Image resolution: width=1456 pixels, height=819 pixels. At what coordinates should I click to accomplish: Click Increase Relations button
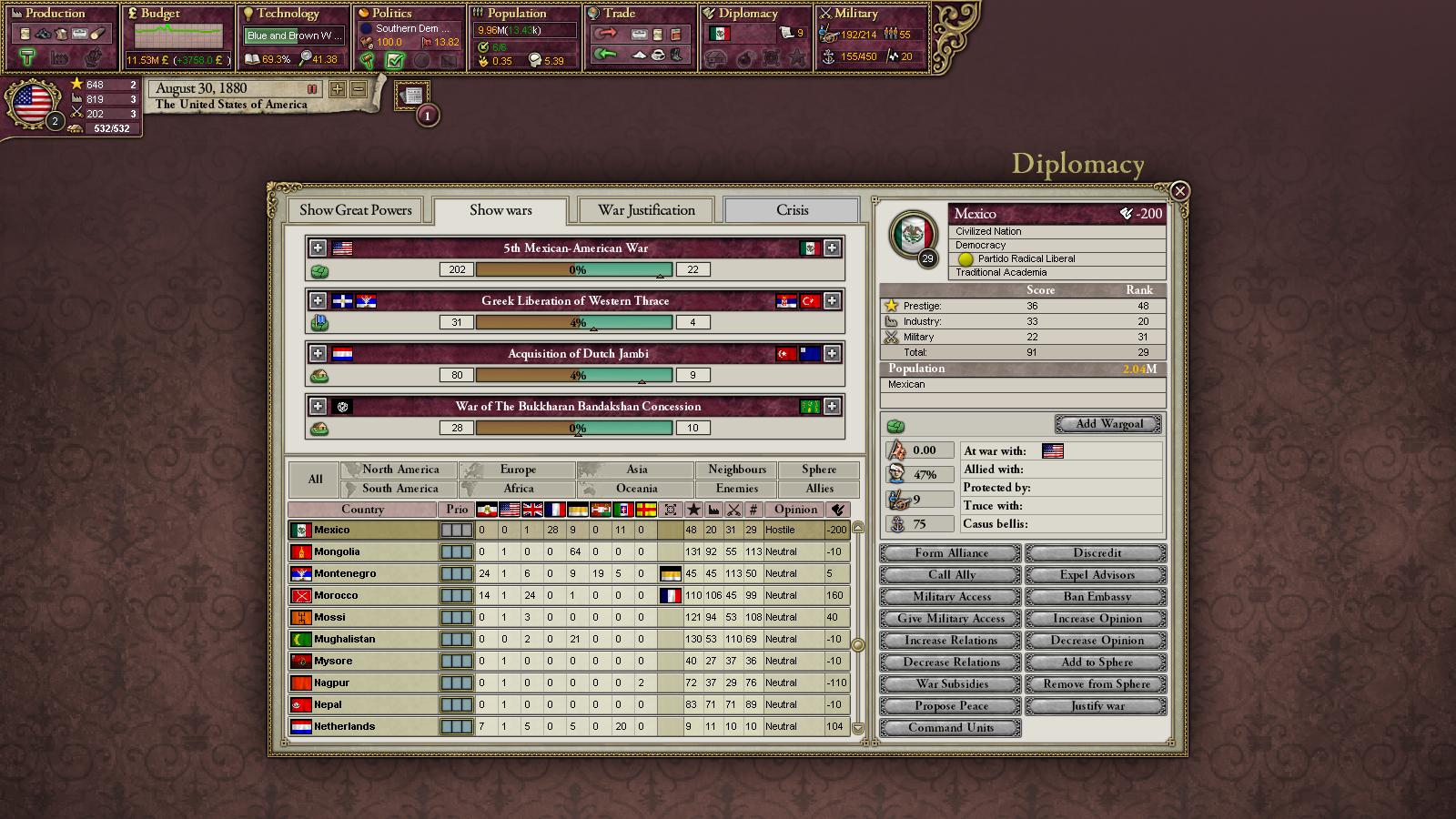click(x=951, y=641)
